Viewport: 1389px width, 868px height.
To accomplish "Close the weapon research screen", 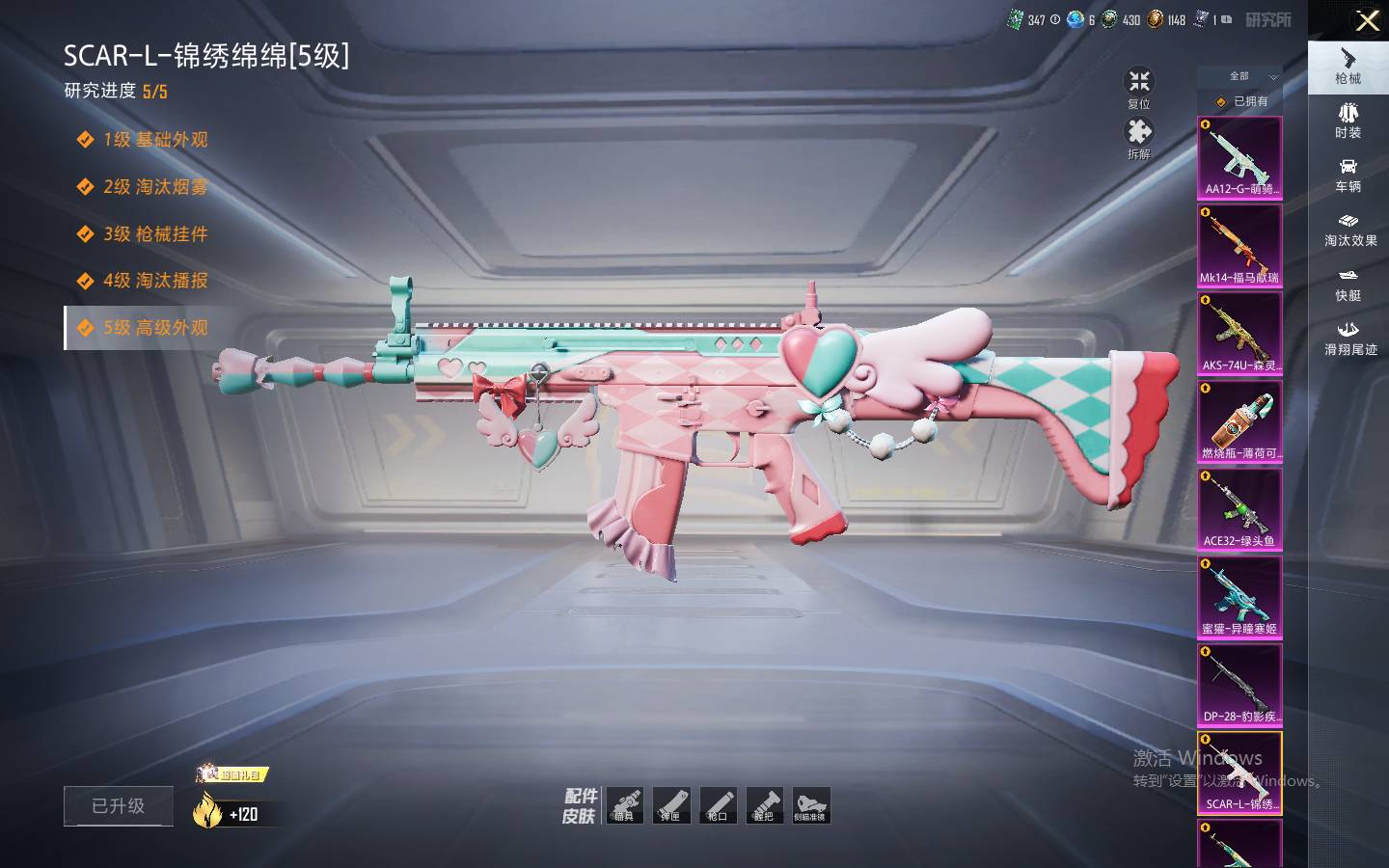I will click(x=1367, y=20).
